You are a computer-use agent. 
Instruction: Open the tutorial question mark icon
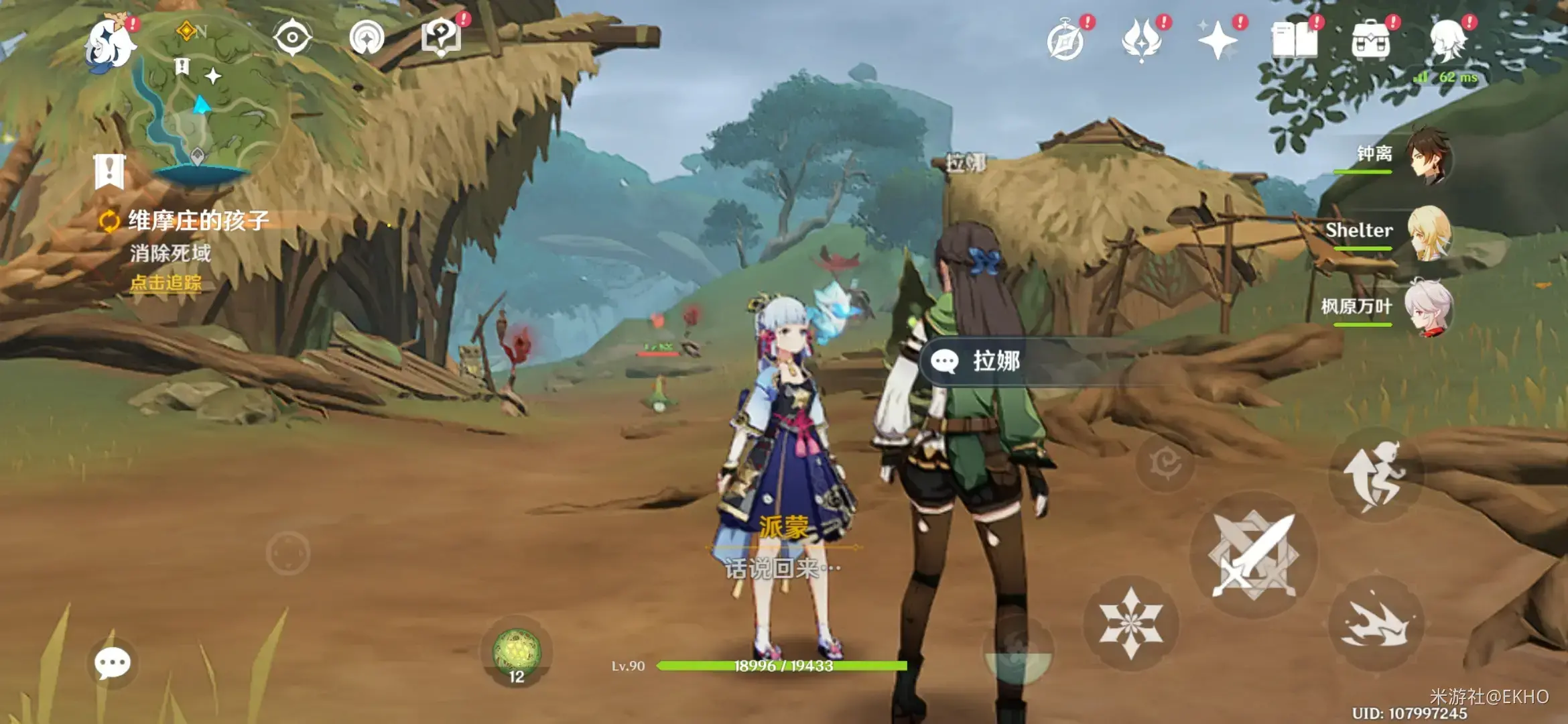coord(441,37)
